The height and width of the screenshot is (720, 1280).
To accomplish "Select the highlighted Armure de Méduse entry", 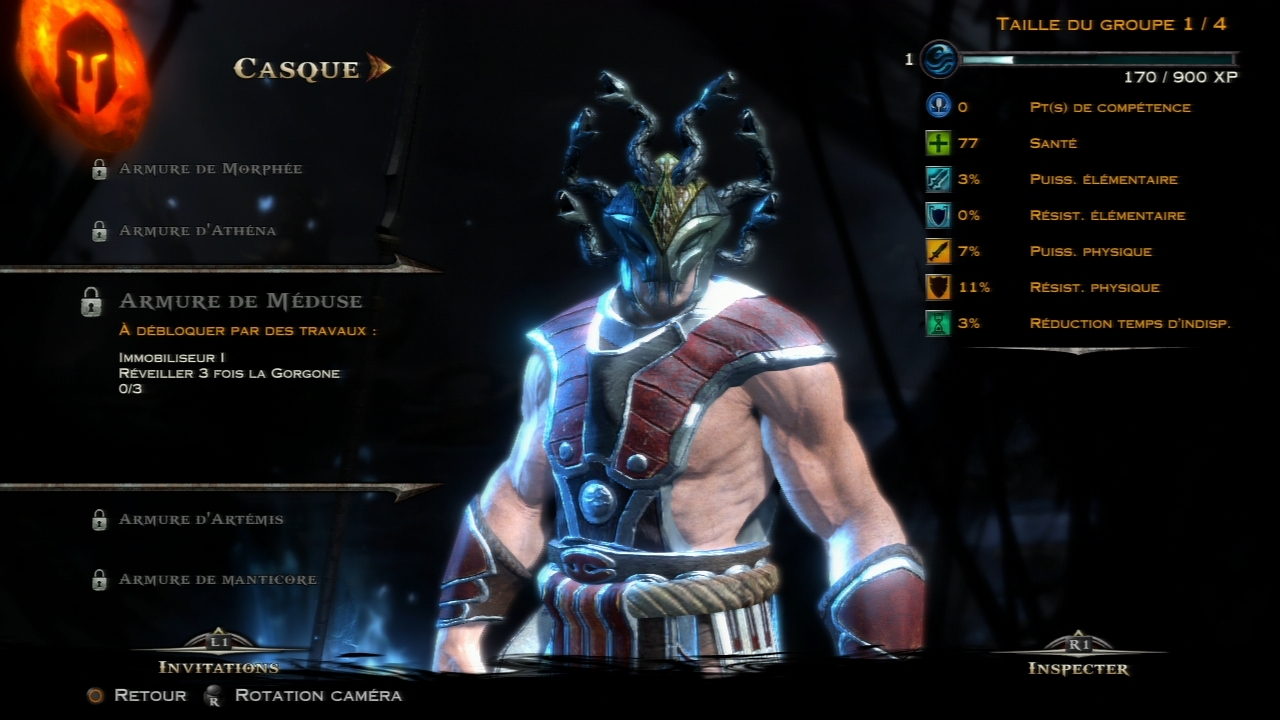I will pos(240,301).
